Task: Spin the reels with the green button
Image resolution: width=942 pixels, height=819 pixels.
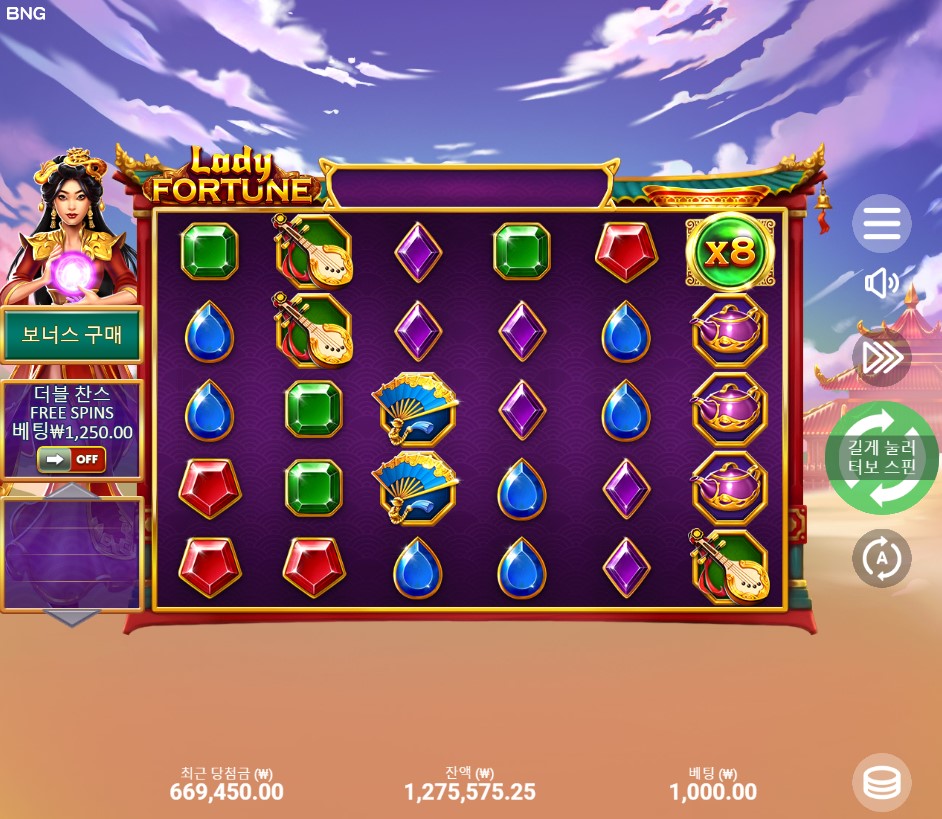Action: pyautogui.click(x=881, y=458)
